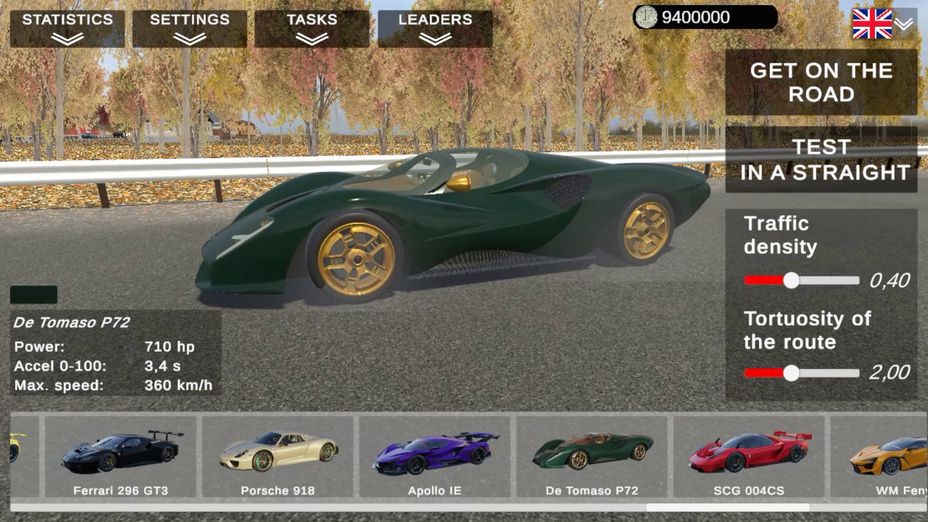Viewport: 928px width, 522px height.
Task: Click the dark green color swatch
Action: [x=33, y=295]
